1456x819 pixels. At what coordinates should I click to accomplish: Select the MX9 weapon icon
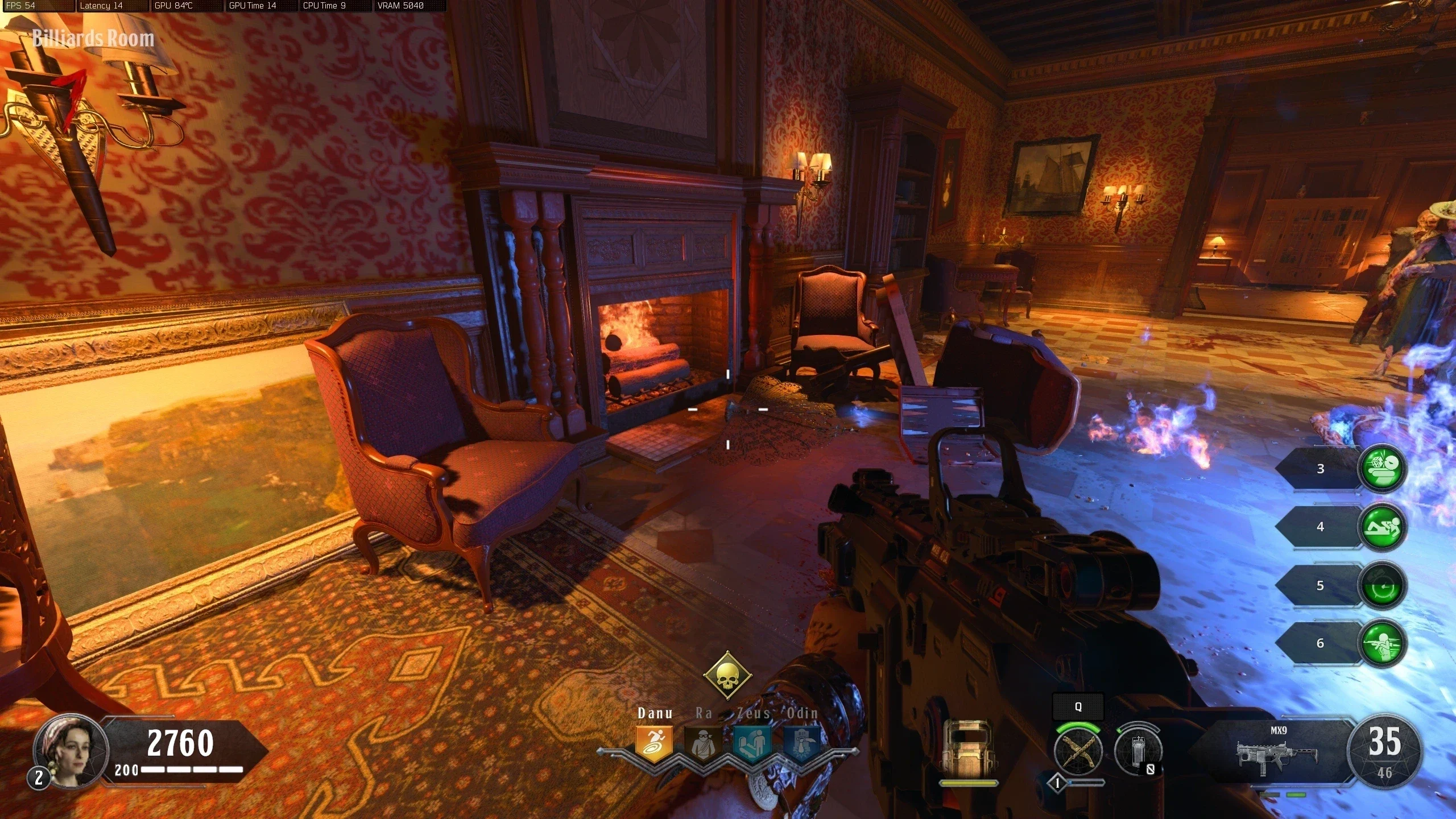coord(1277,754)
